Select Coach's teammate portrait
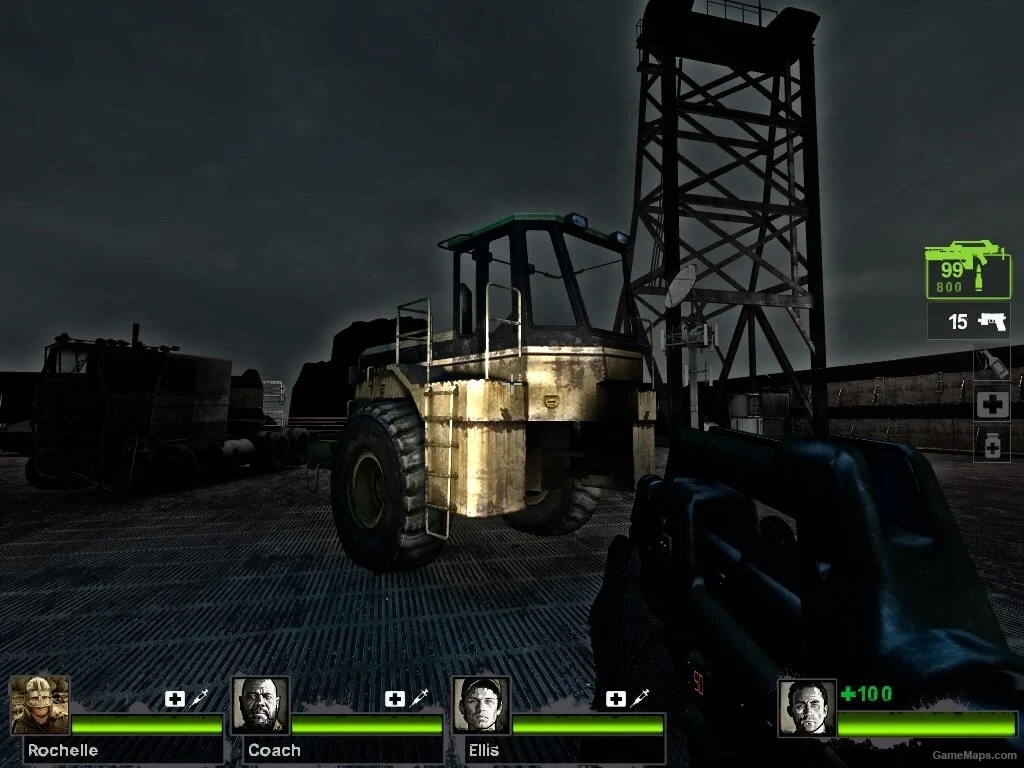This screenshot has width=1024, height=768. 261,705
